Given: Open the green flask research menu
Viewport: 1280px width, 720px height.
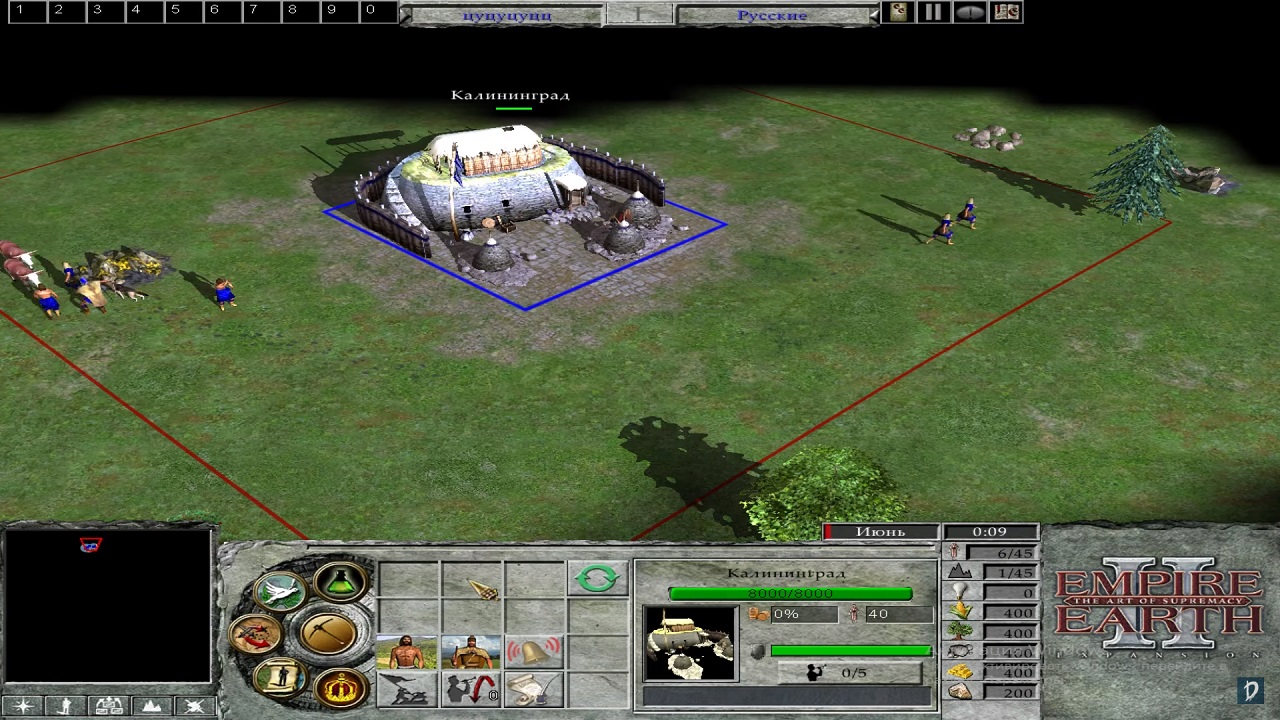Looking at the screenshot, I should [x=341, y=580].
